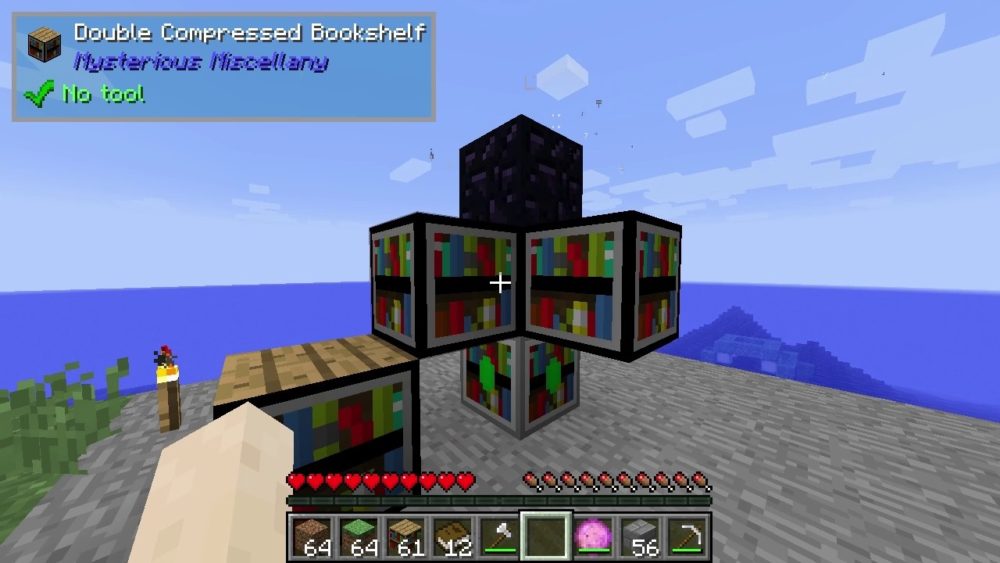Equip the iron axe hotbar slot

click(499, 536)
